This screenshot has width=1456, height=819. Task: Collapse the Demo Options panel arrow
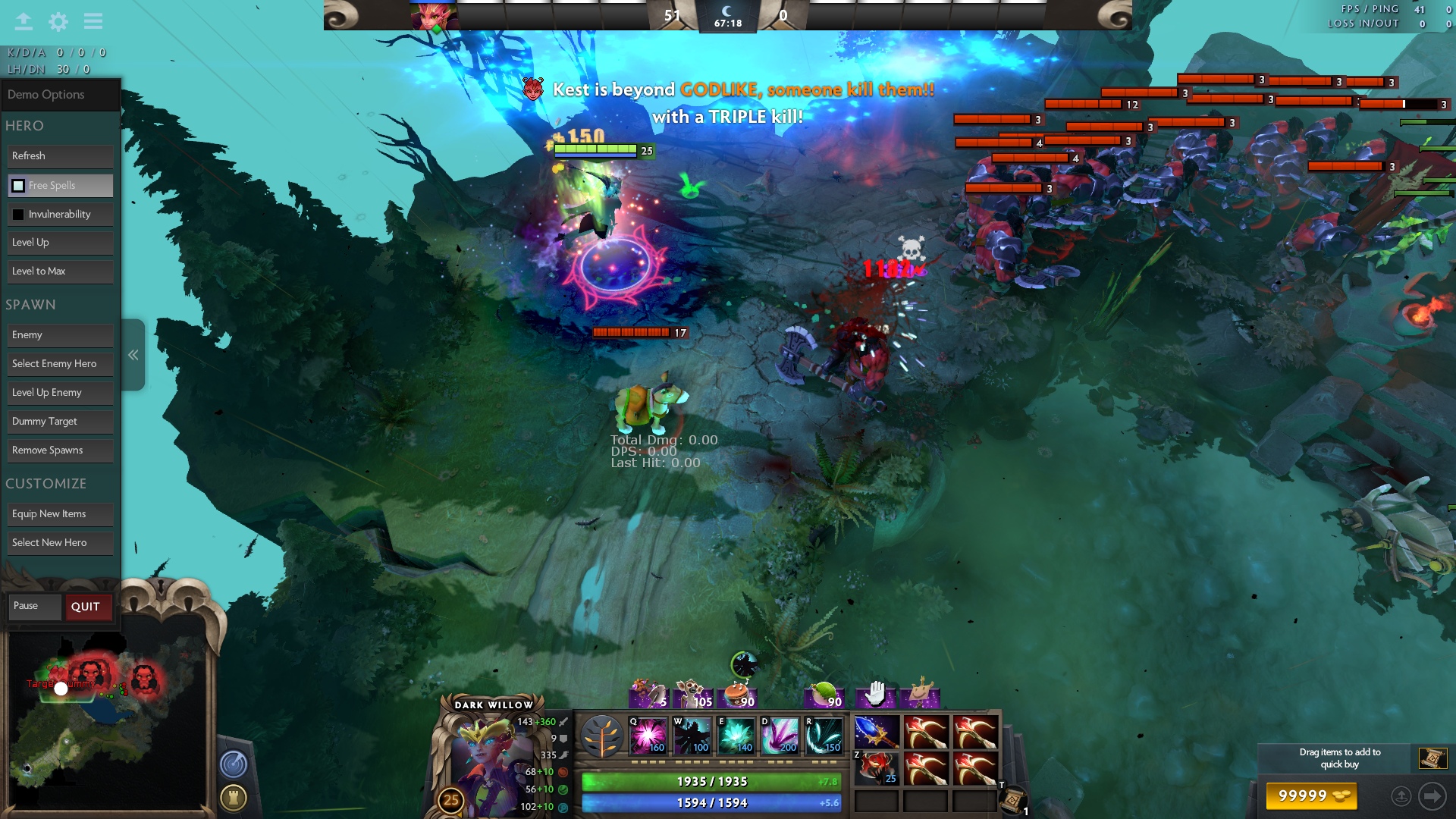(x=133, y=355)
